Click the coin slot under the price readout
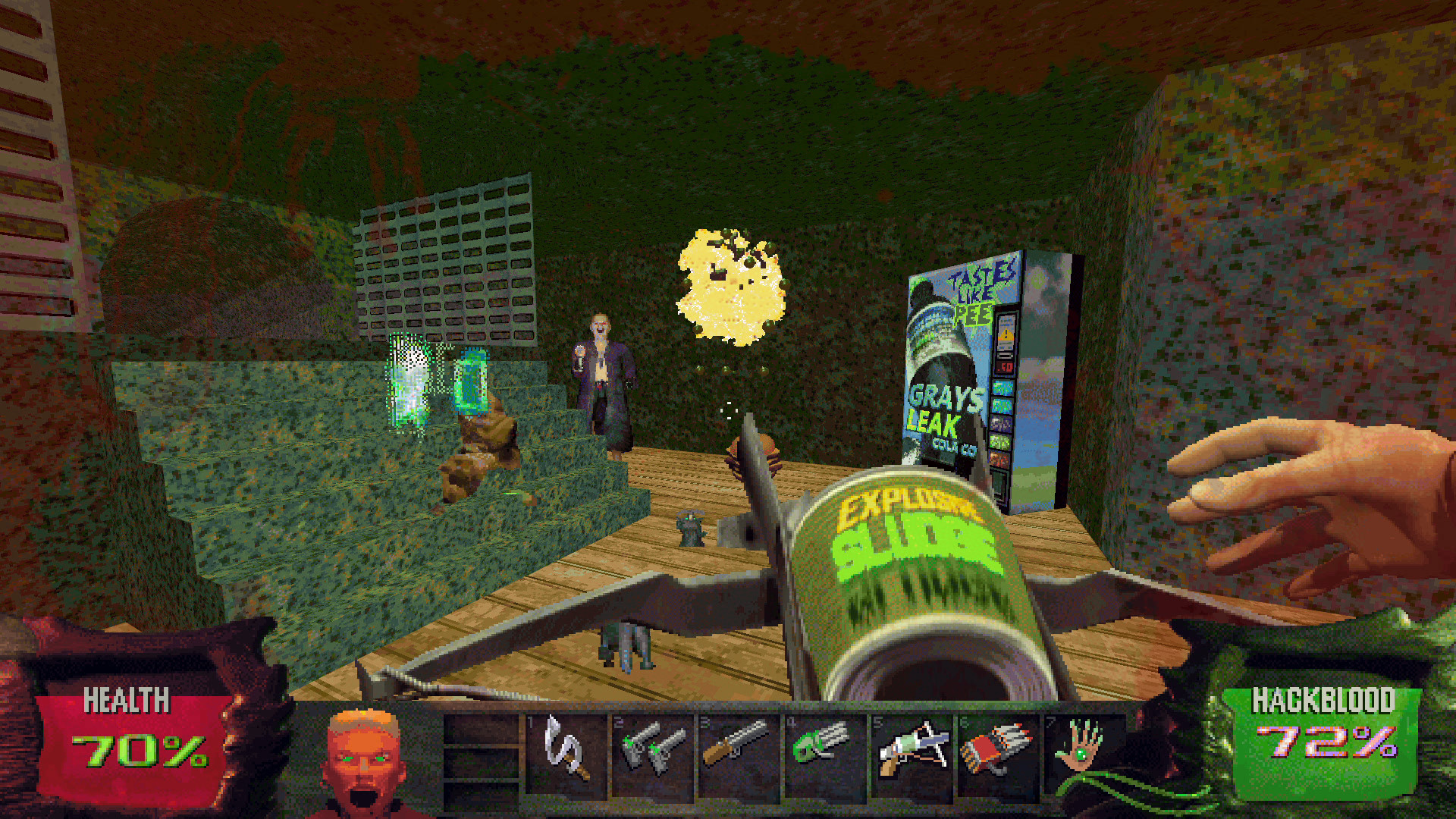Viewport: 1456px width, 819px height. [x=1004, y=354]
